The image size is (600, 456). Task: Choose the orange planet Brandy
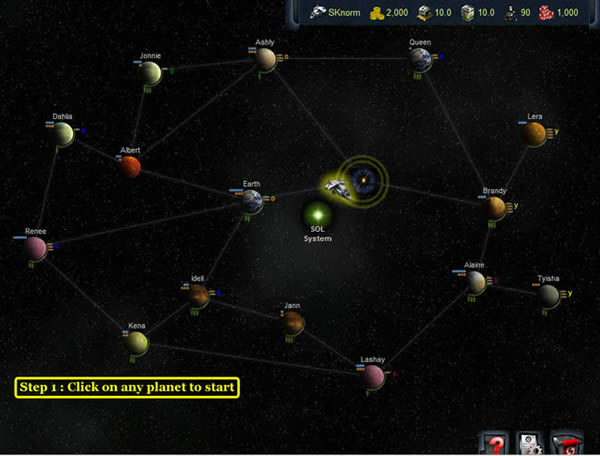coord(496,207)
